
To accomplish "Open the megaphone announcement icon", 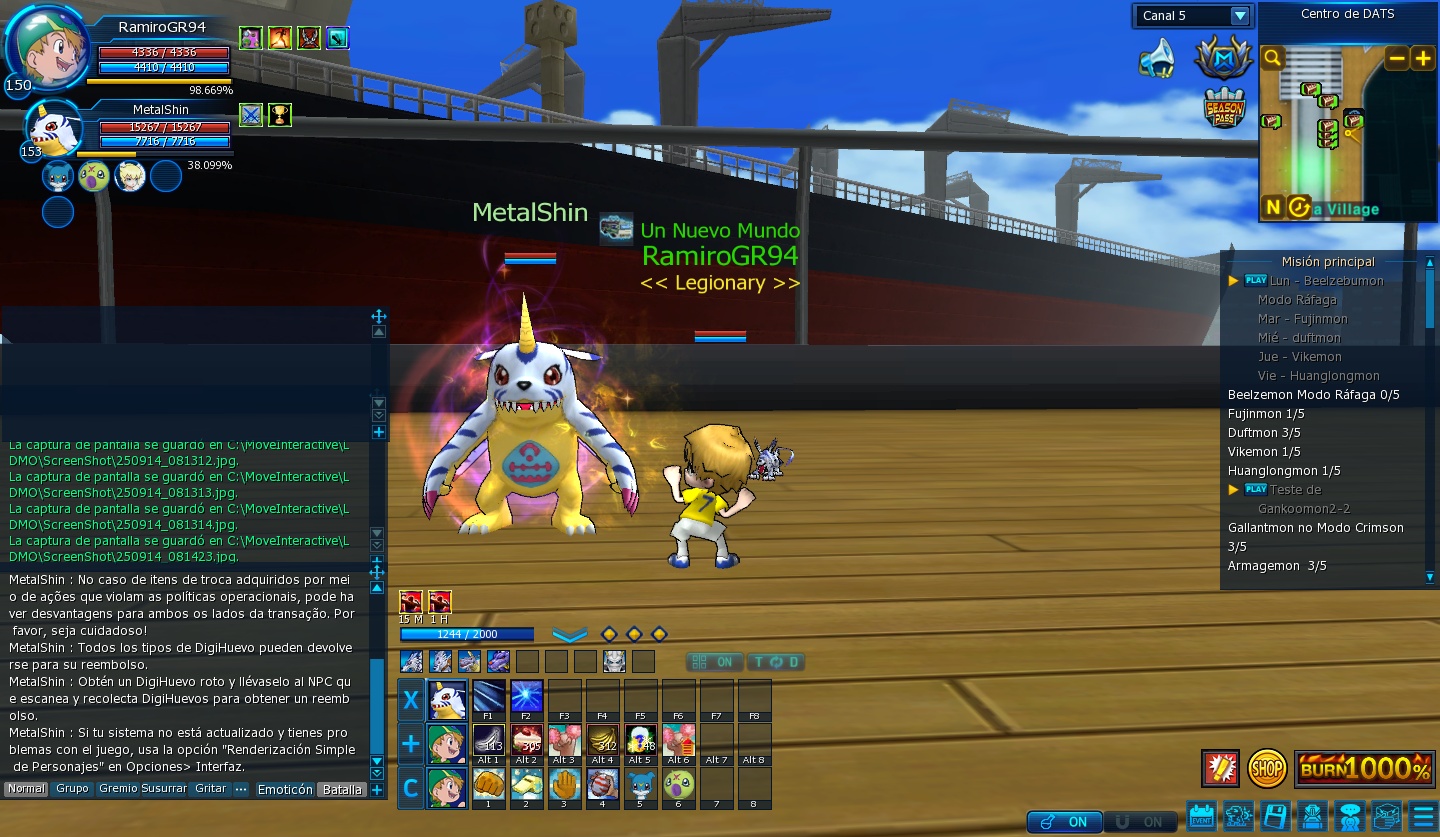I will [x=1157, y=59].
